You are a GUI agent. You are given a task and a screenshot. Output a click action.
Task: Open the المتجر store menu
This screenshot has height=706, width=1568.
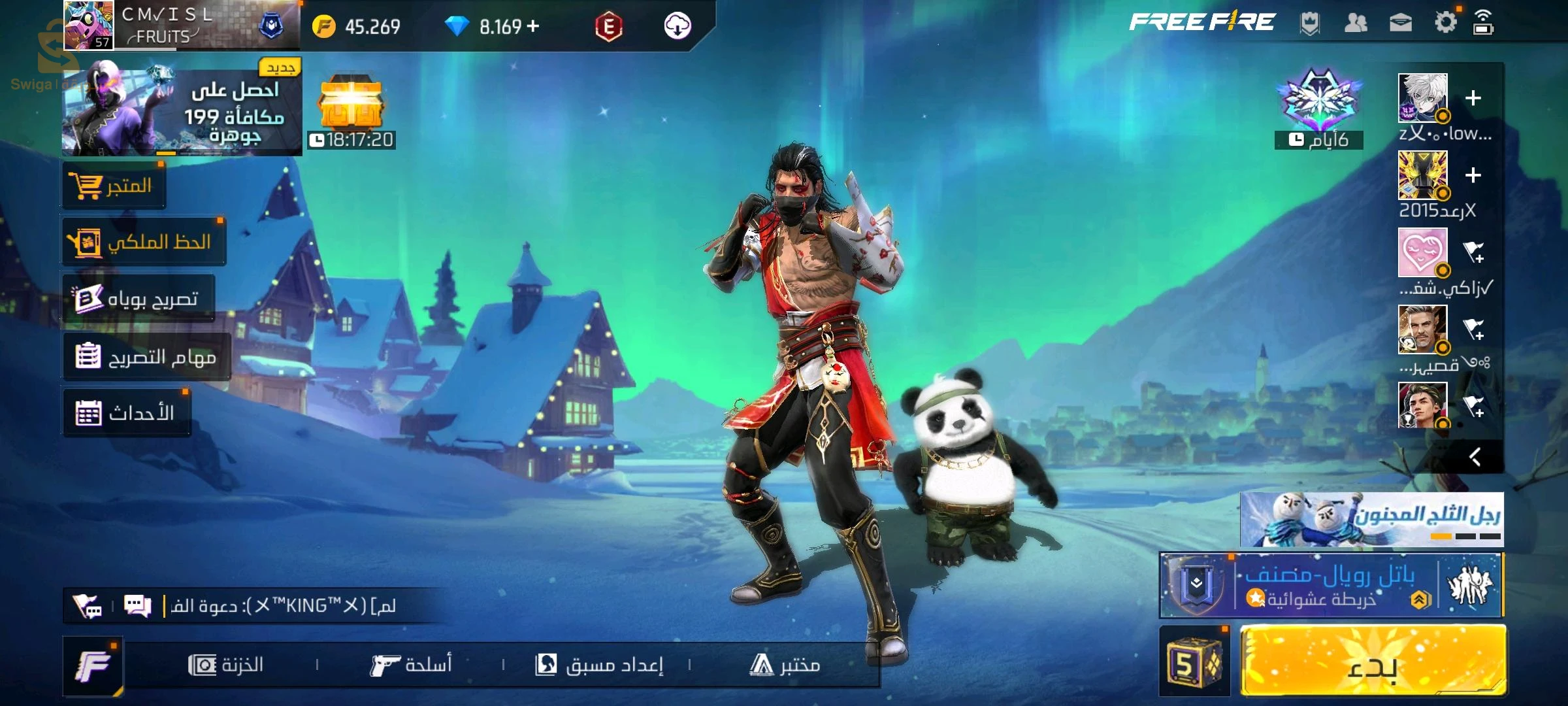click(x=114, y=186)
